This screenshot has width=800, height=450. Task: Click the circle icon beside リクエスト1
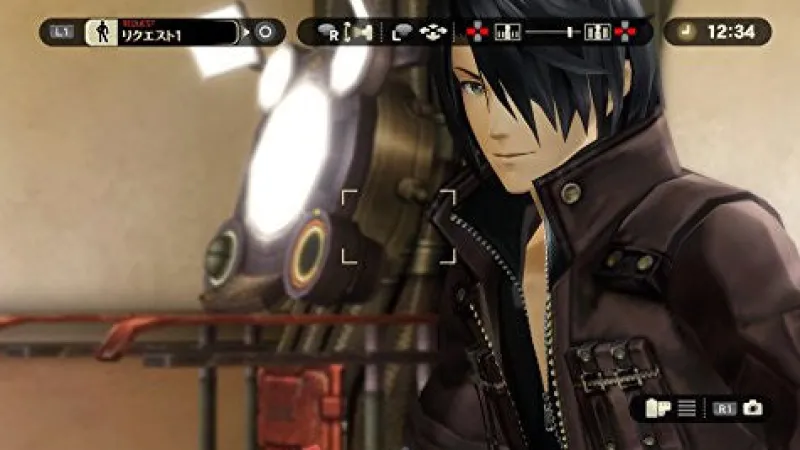click(266, 31)
